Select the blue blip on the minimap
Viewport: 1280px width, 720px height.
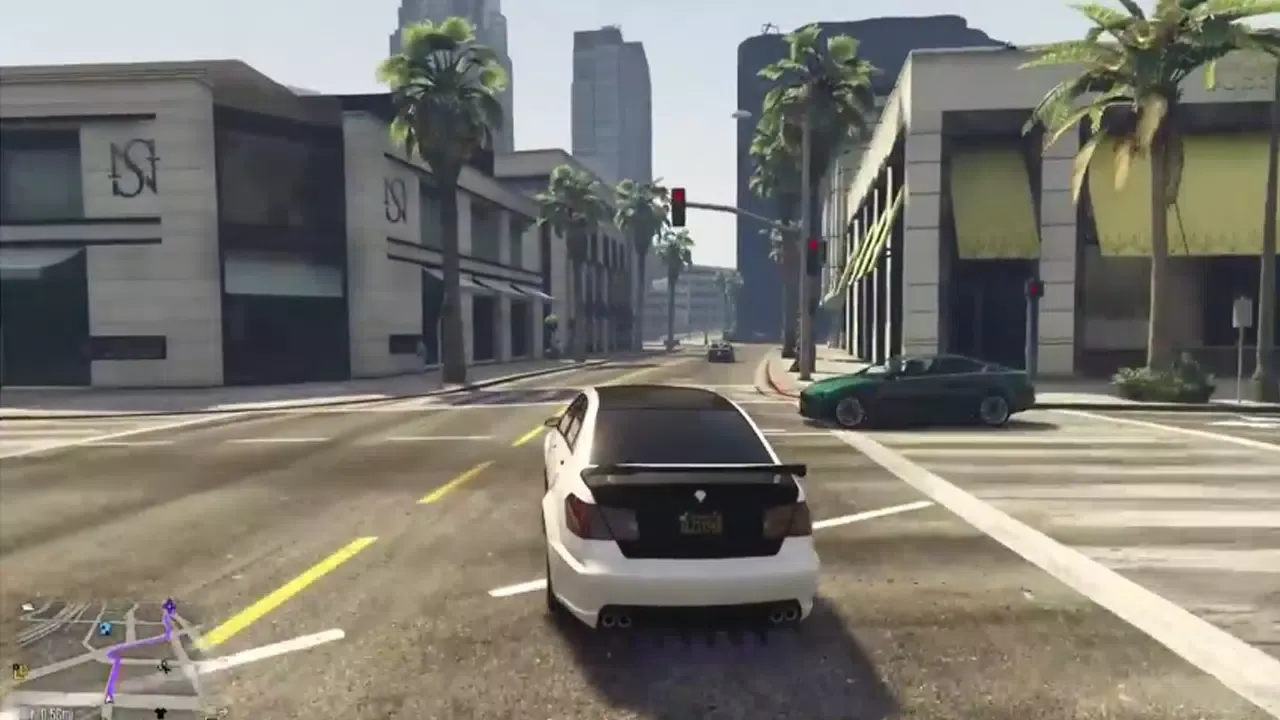point(105,628)
